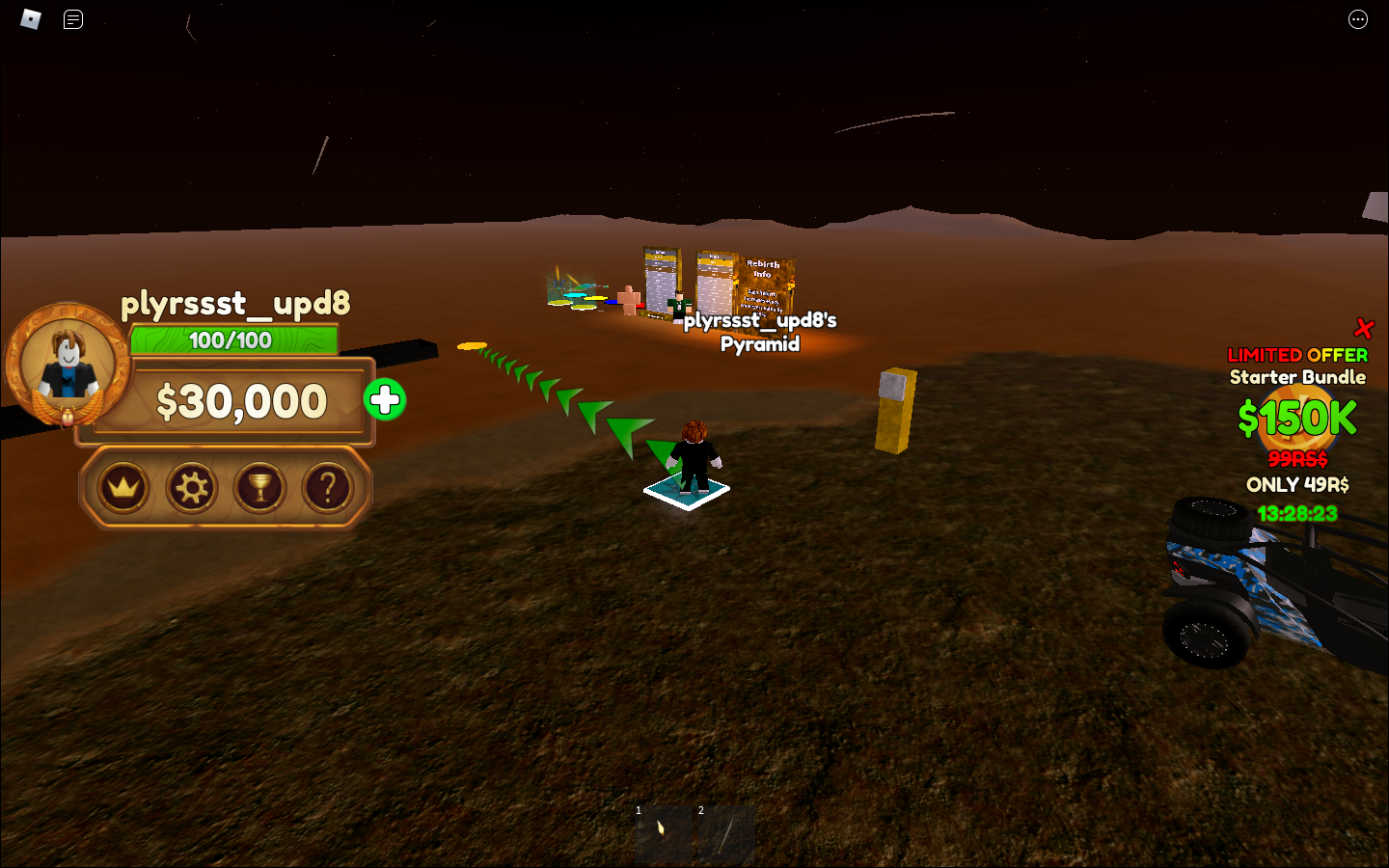Image resolution: width=1389 pixels, height=868 pixels.
Task: Open the question mark help button
Action: (328, 488)
